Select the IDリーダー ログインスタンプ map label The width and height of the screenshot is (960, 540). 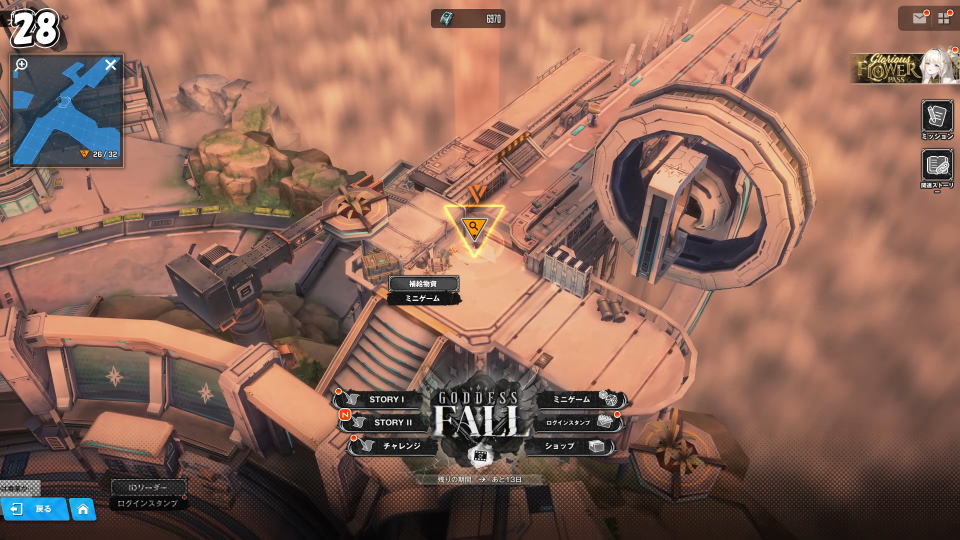(x=146, y=495)
